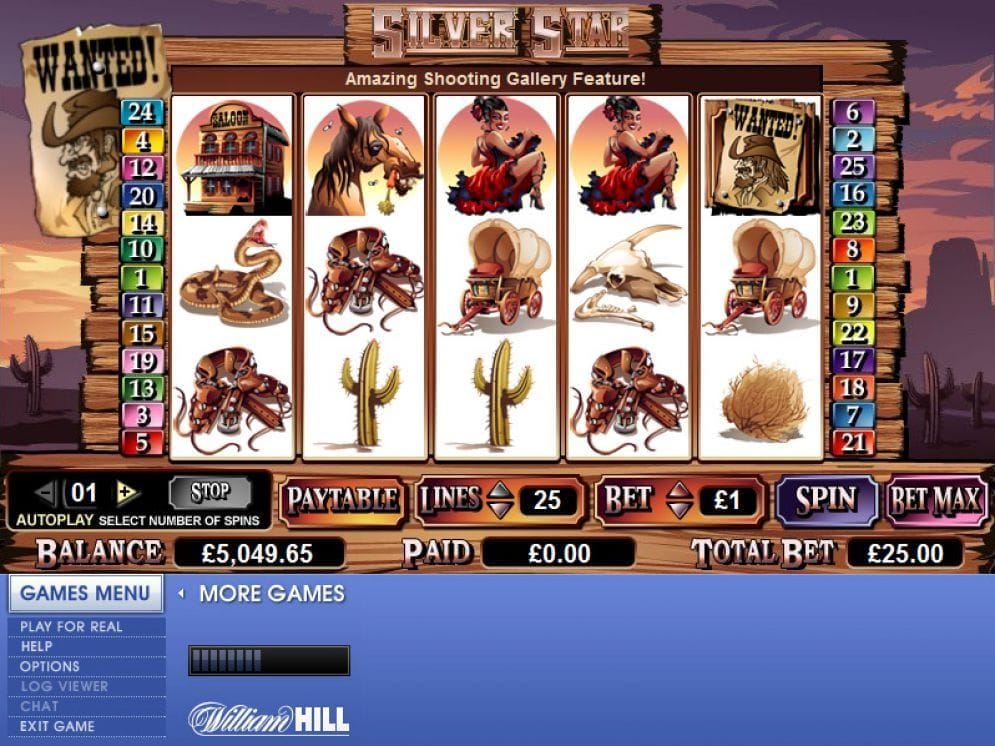Click the autoplay Stop button
Screen dimensions: 995x746
210,492
